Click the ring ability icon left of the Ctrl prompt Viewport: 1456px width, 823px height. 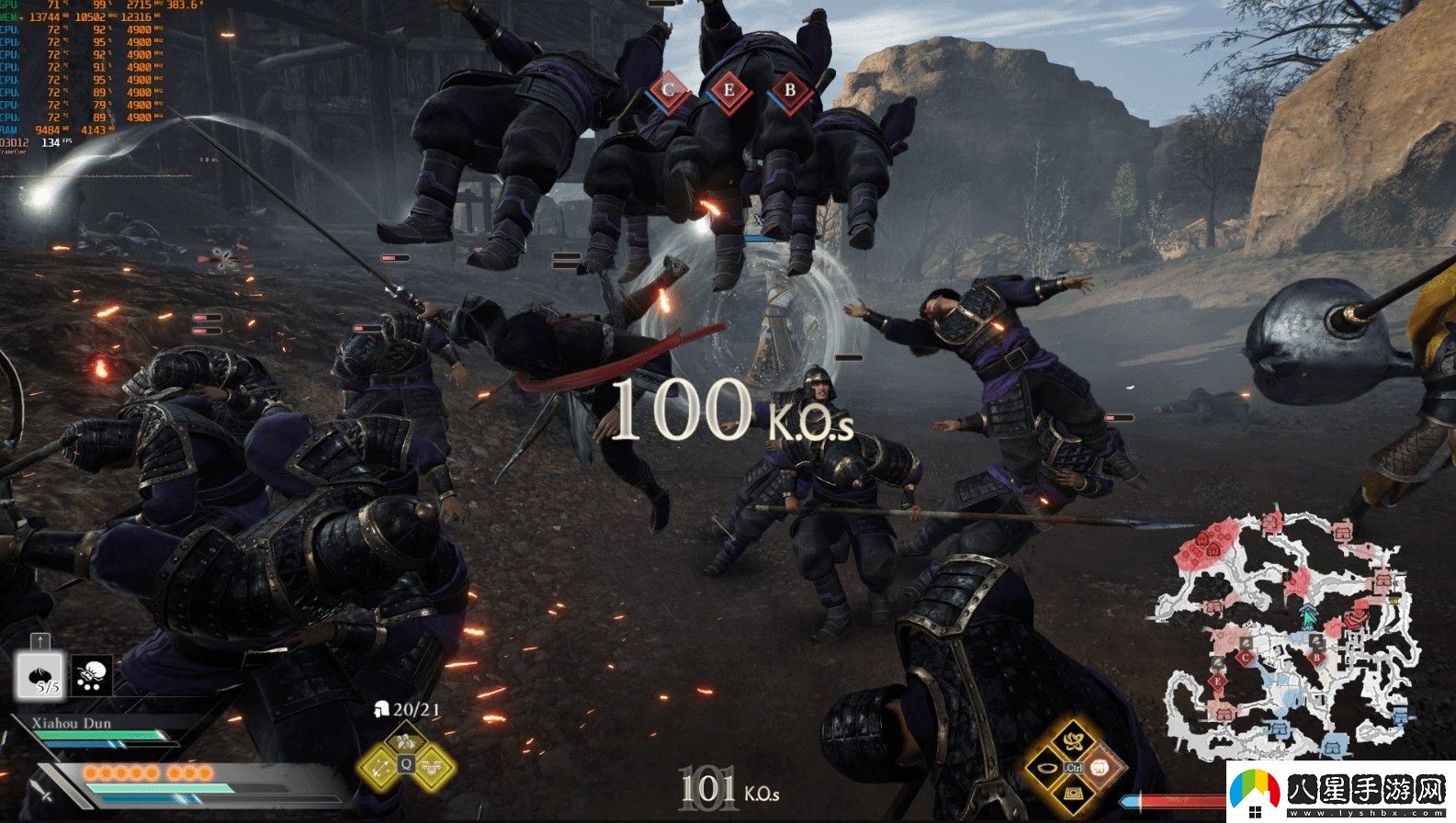coord(1046,768)
